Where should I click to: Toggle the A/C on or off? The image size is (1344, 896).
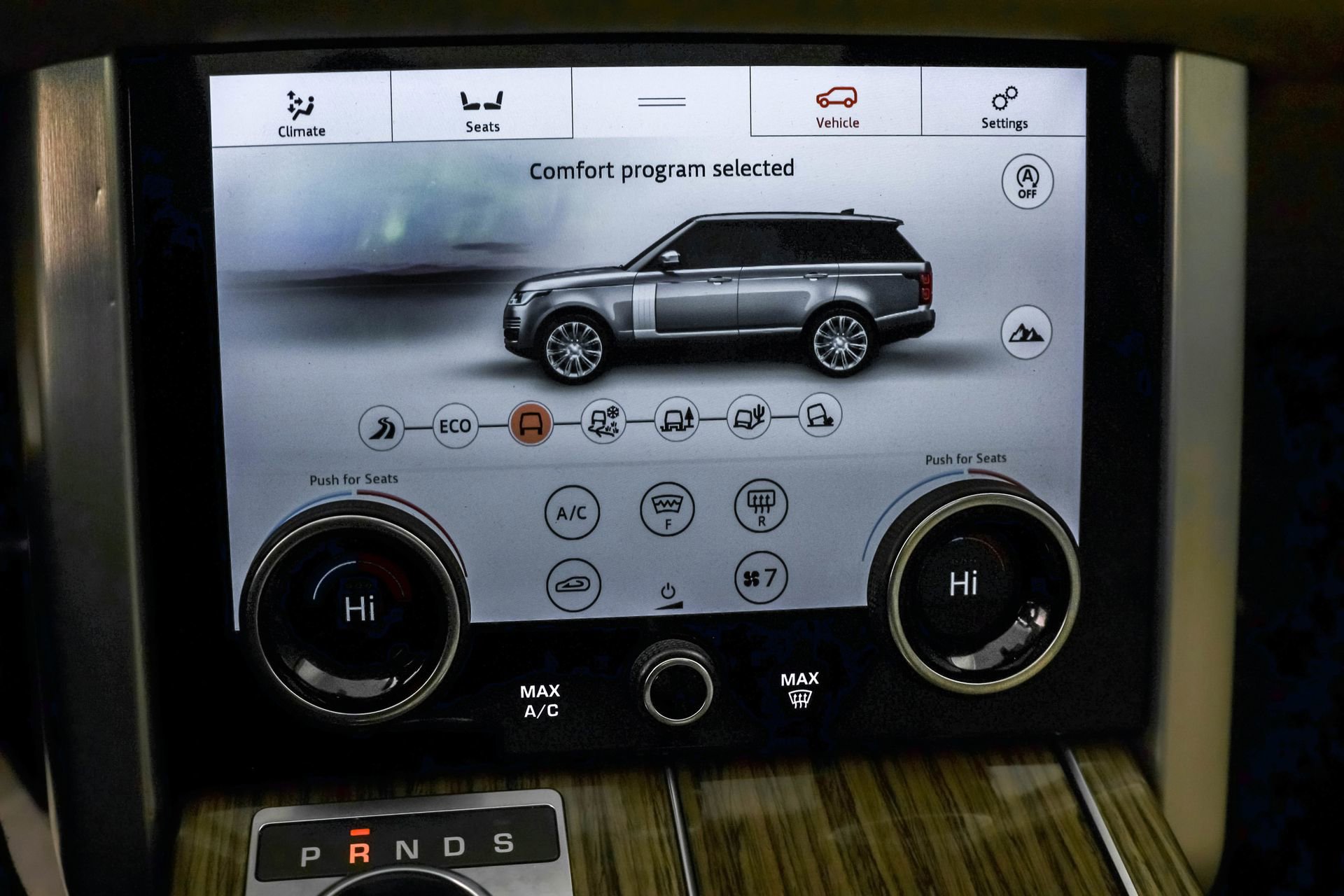tap(573, 512)
